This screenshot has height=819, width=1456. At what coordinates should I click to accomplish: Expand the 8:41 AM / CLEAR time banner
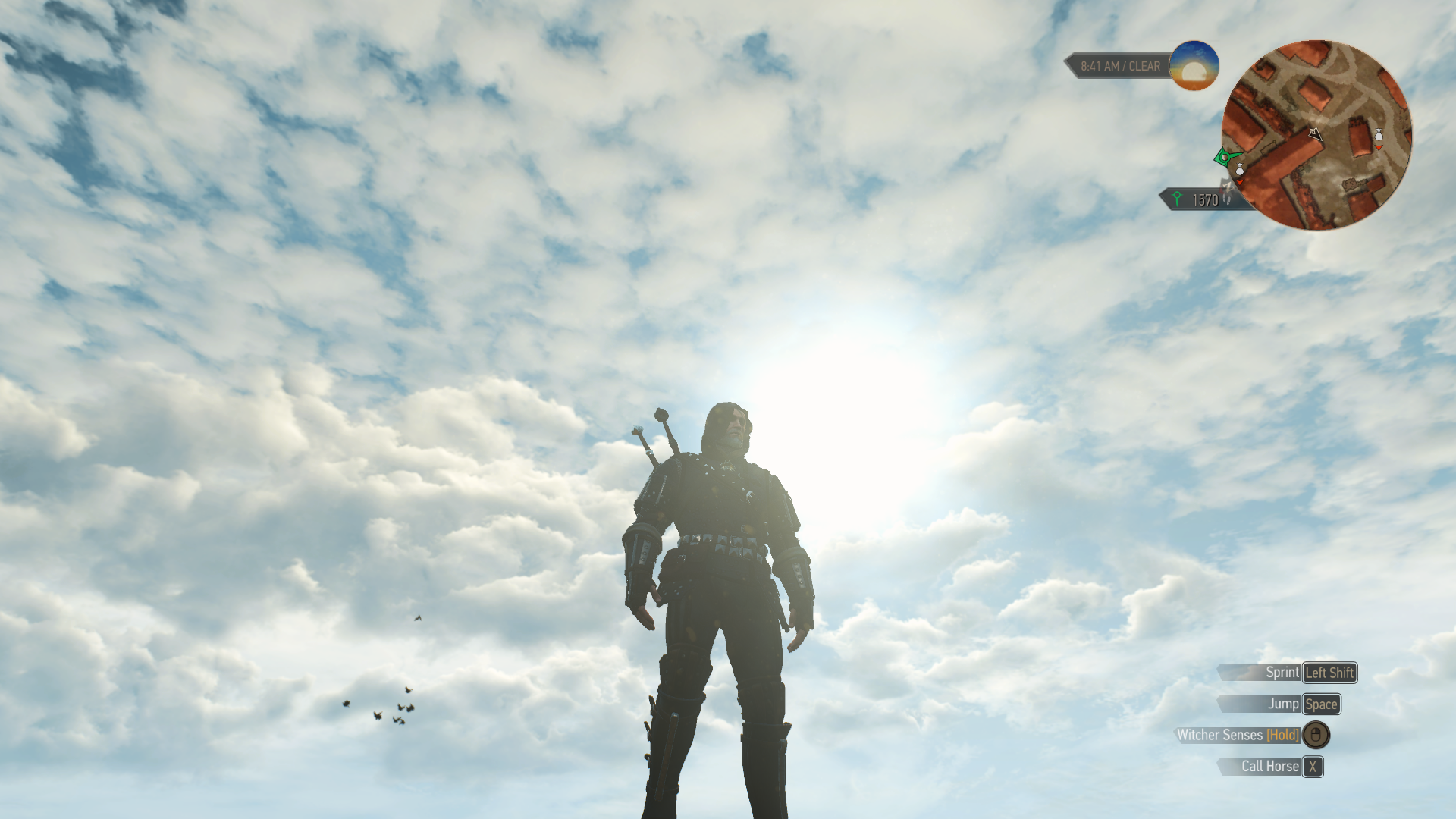pos(1120,66)
